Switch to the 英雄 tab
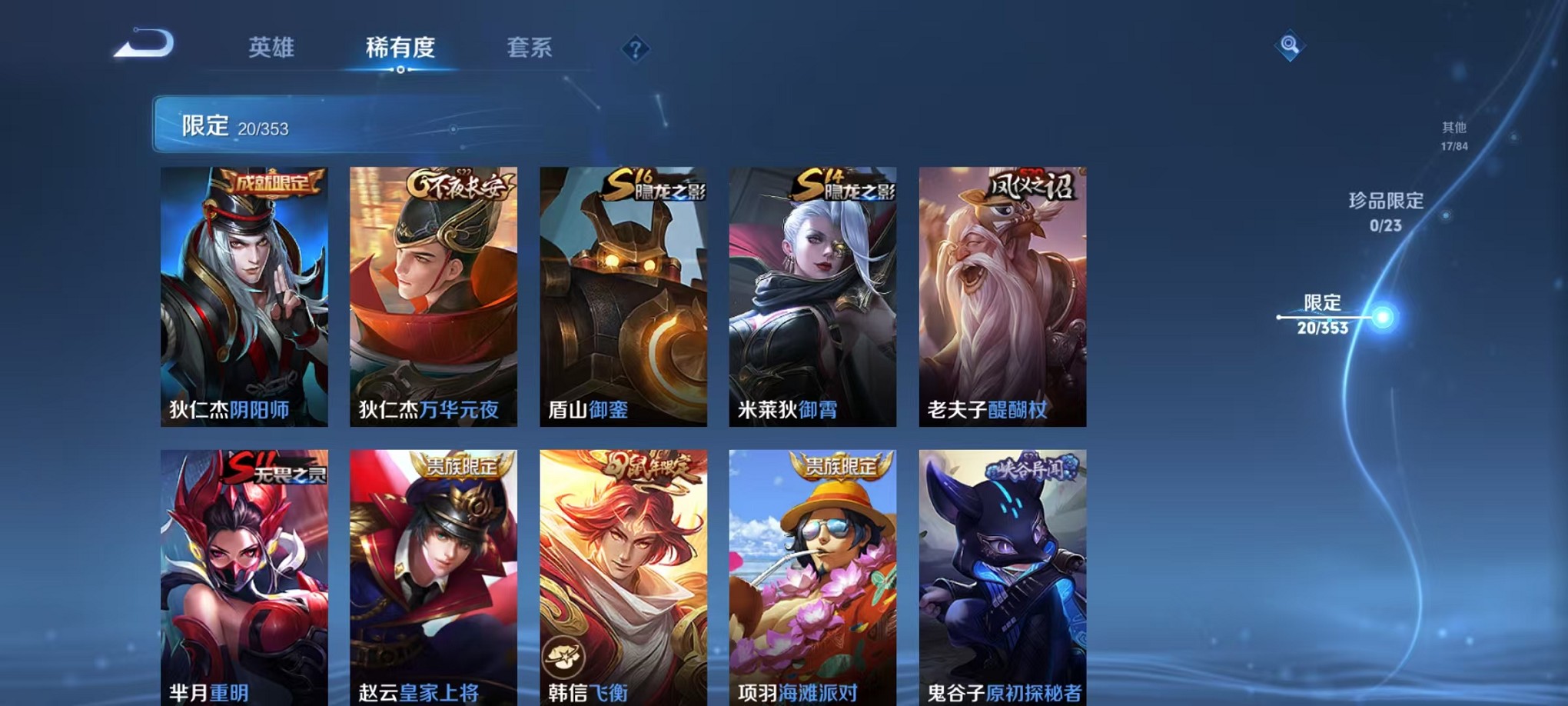 point(273,48)
